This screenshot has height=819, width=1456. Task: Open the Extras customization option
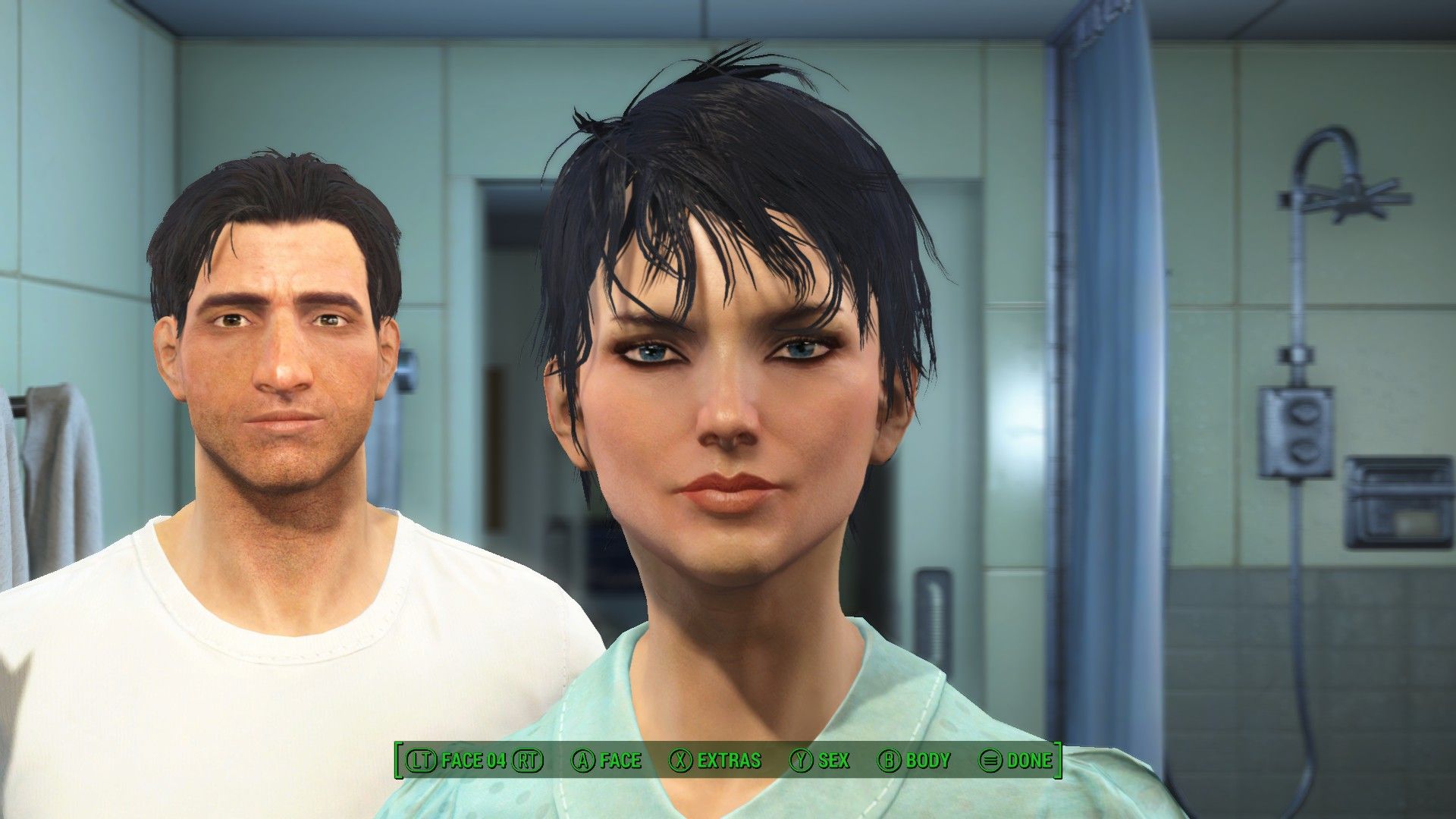pos(715,761)
